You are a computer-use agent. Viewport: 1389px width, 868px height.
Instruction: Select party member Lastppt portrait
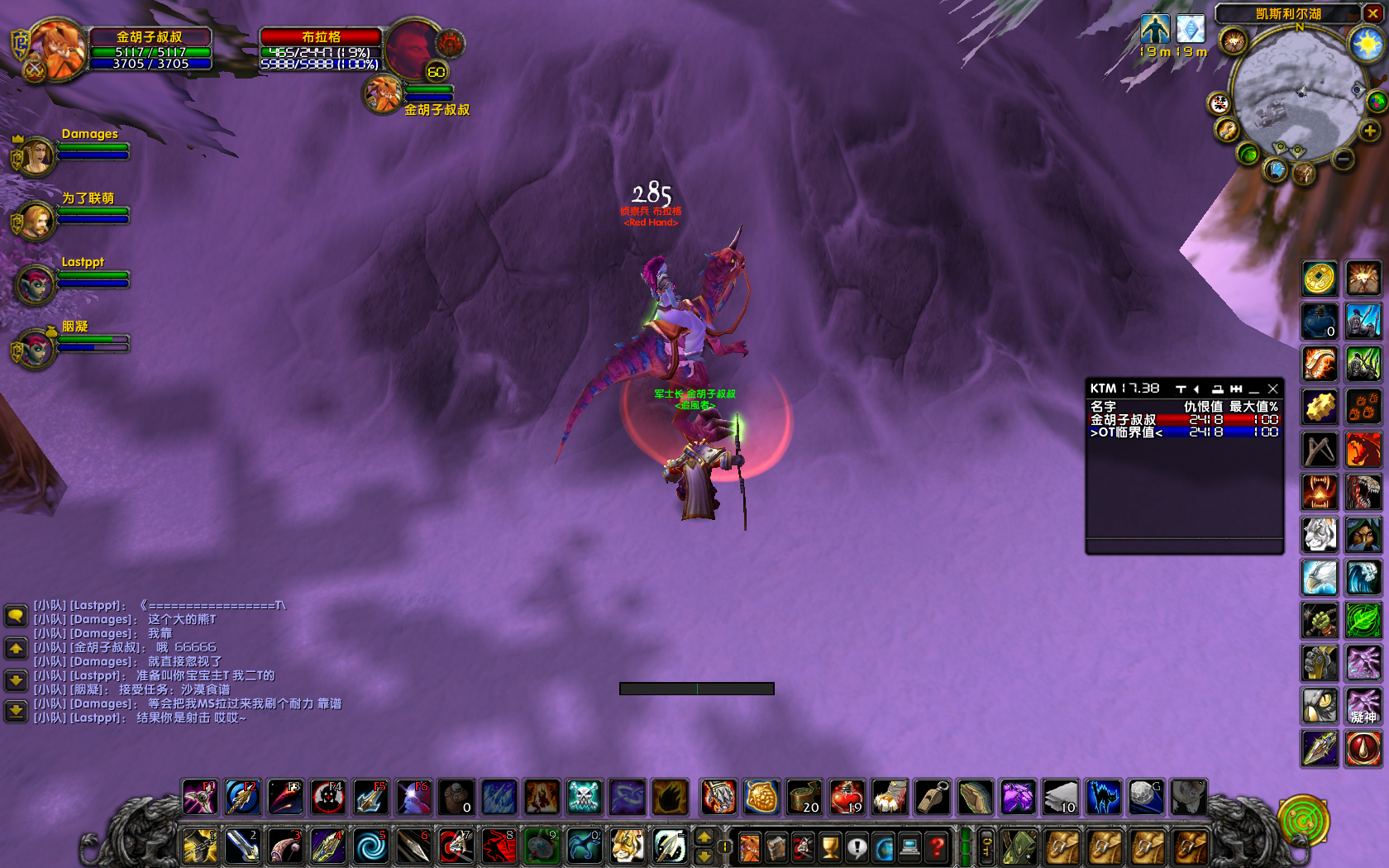pos(36,284)
